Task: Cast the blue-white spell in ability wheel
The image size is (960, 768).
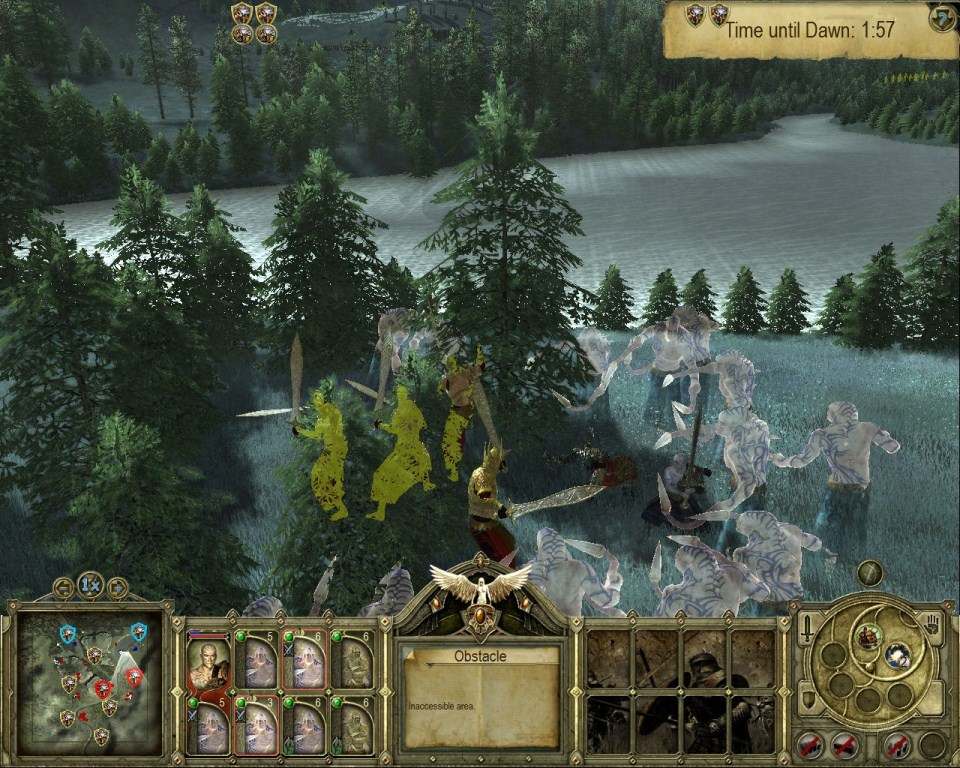Action: click(897, 656)
